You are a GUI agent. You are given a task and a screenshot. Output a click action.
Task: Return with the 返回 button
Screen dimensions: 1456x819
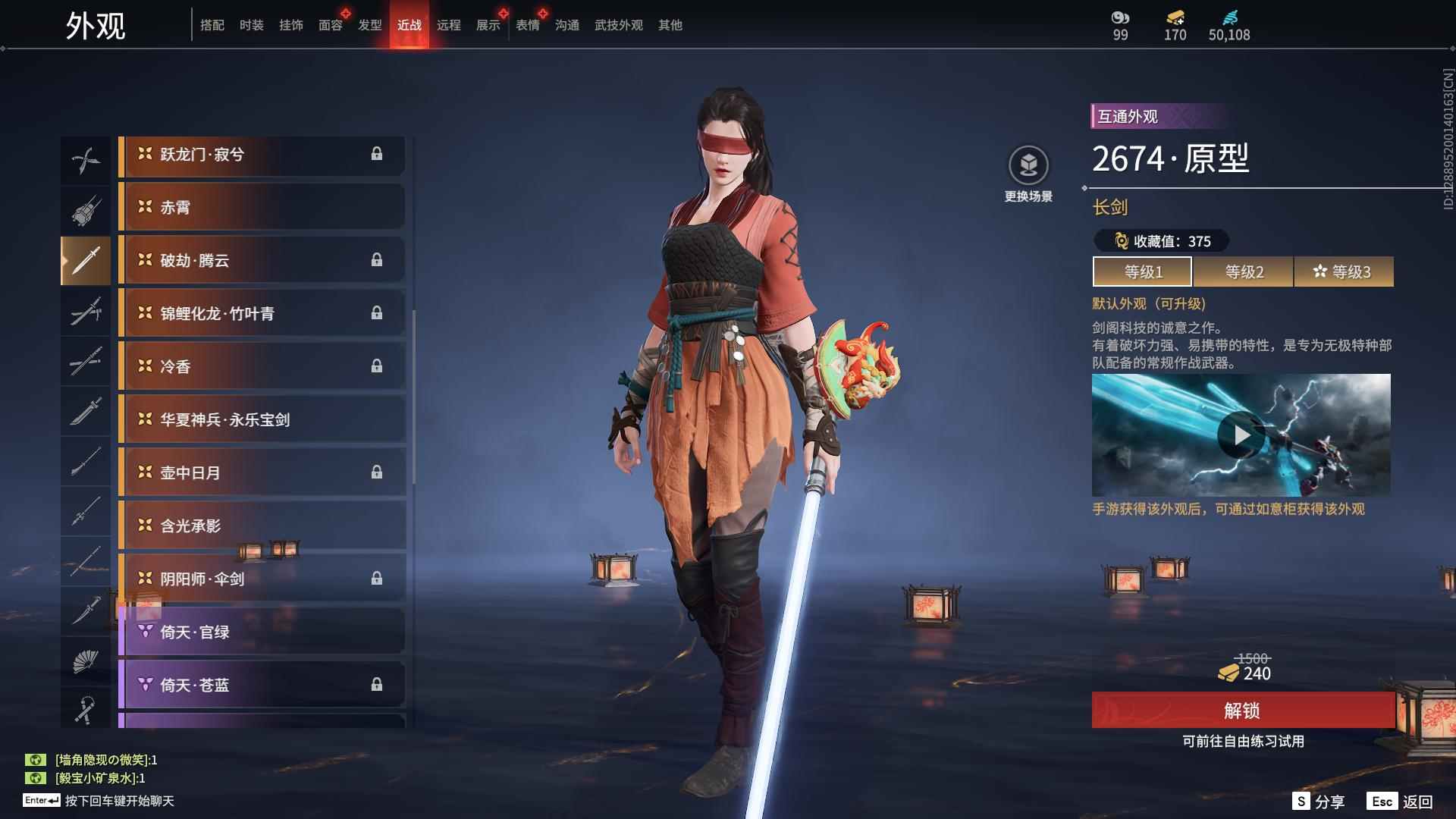[x=1402, y=802]
